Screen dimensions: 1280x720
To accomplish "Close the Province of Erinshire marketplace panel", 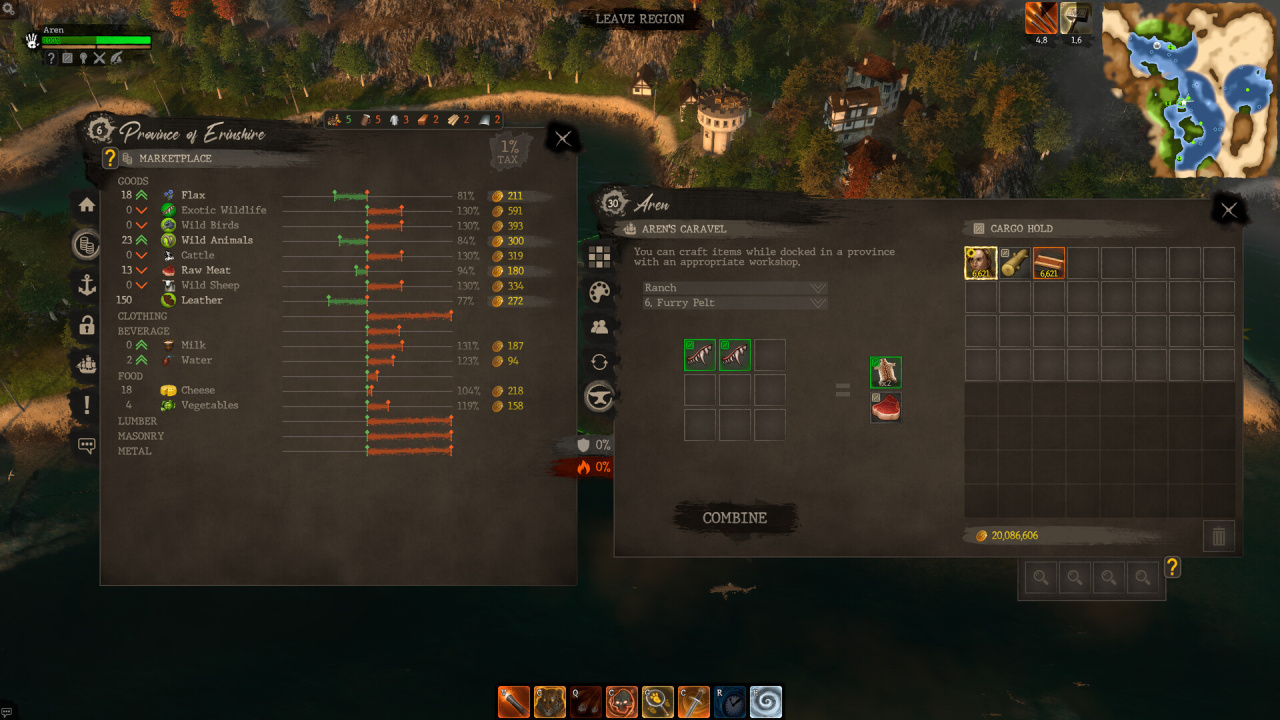I will [563, 139].
